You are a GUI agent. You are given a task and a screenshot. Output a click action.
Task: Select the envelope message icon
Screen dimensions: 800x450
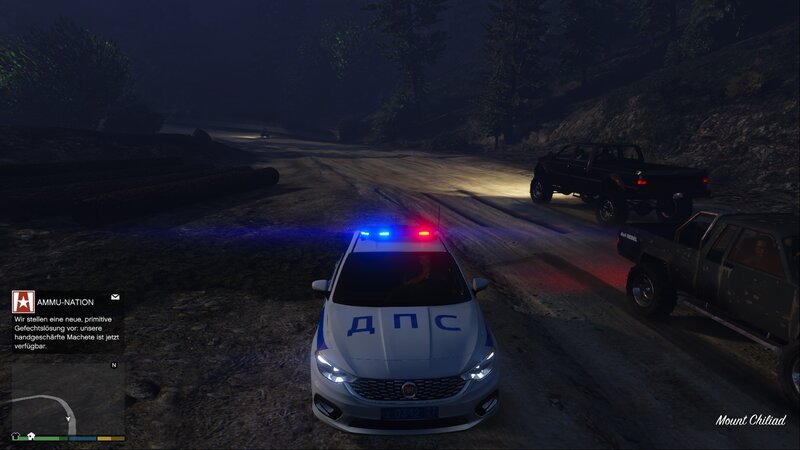tap(115, 297)
